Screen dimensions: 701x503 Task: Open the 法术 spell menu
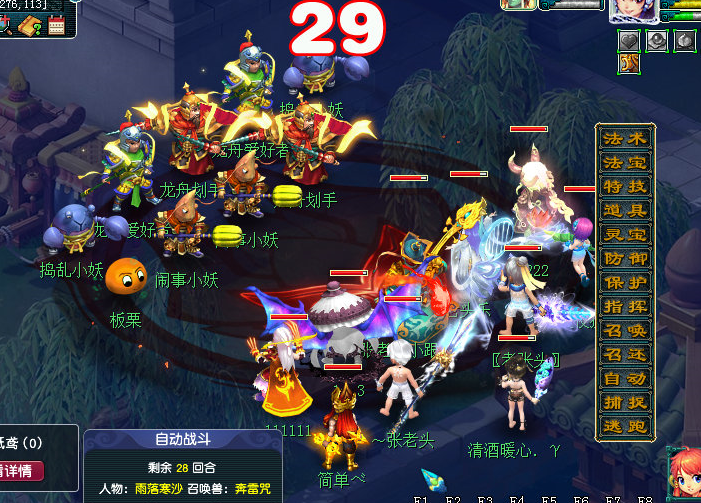pyautogui.click(x=623, y=139)
